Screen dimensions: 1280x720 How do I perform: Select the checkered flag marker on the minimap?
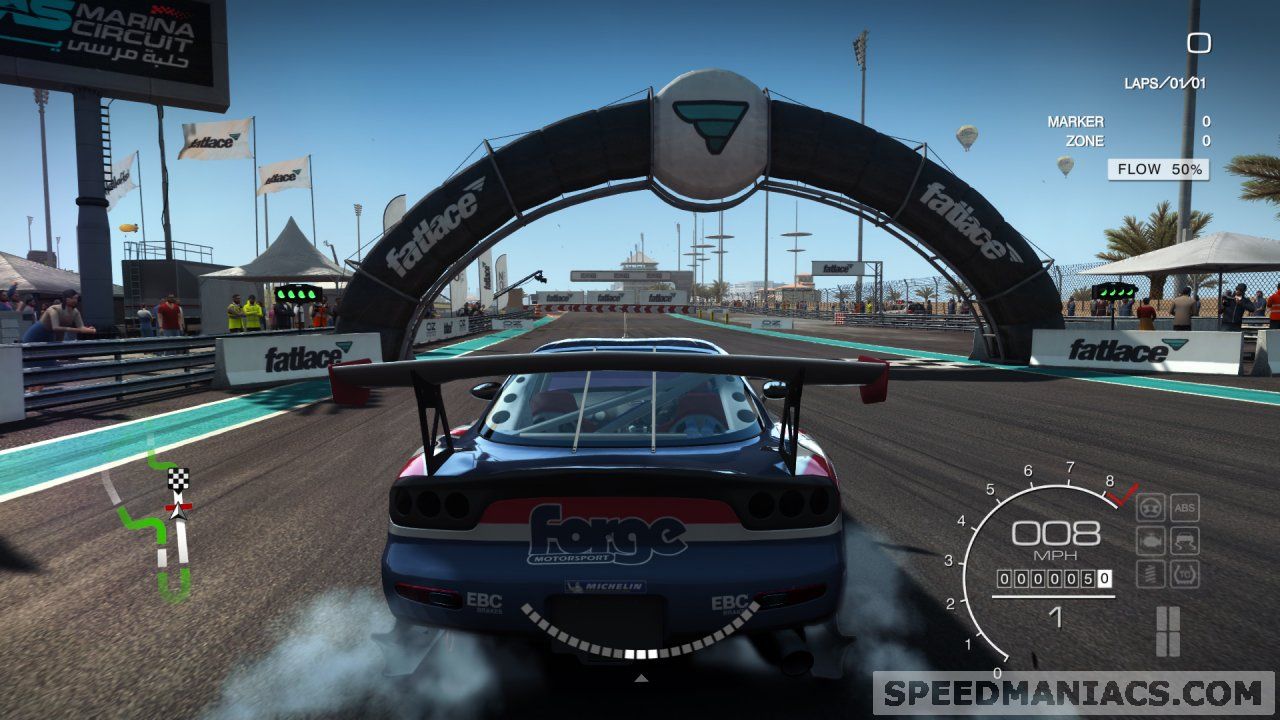(178, 479)
